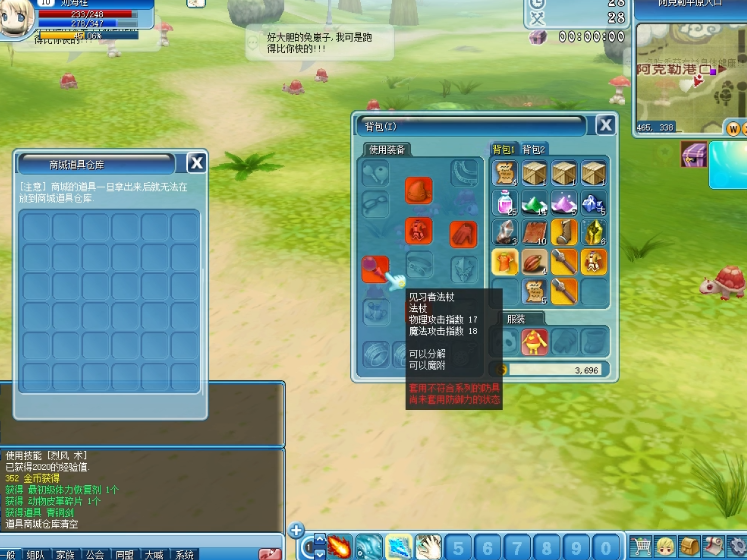Switch to the 背包2 bag tab
747x560 pixels.
535,149
